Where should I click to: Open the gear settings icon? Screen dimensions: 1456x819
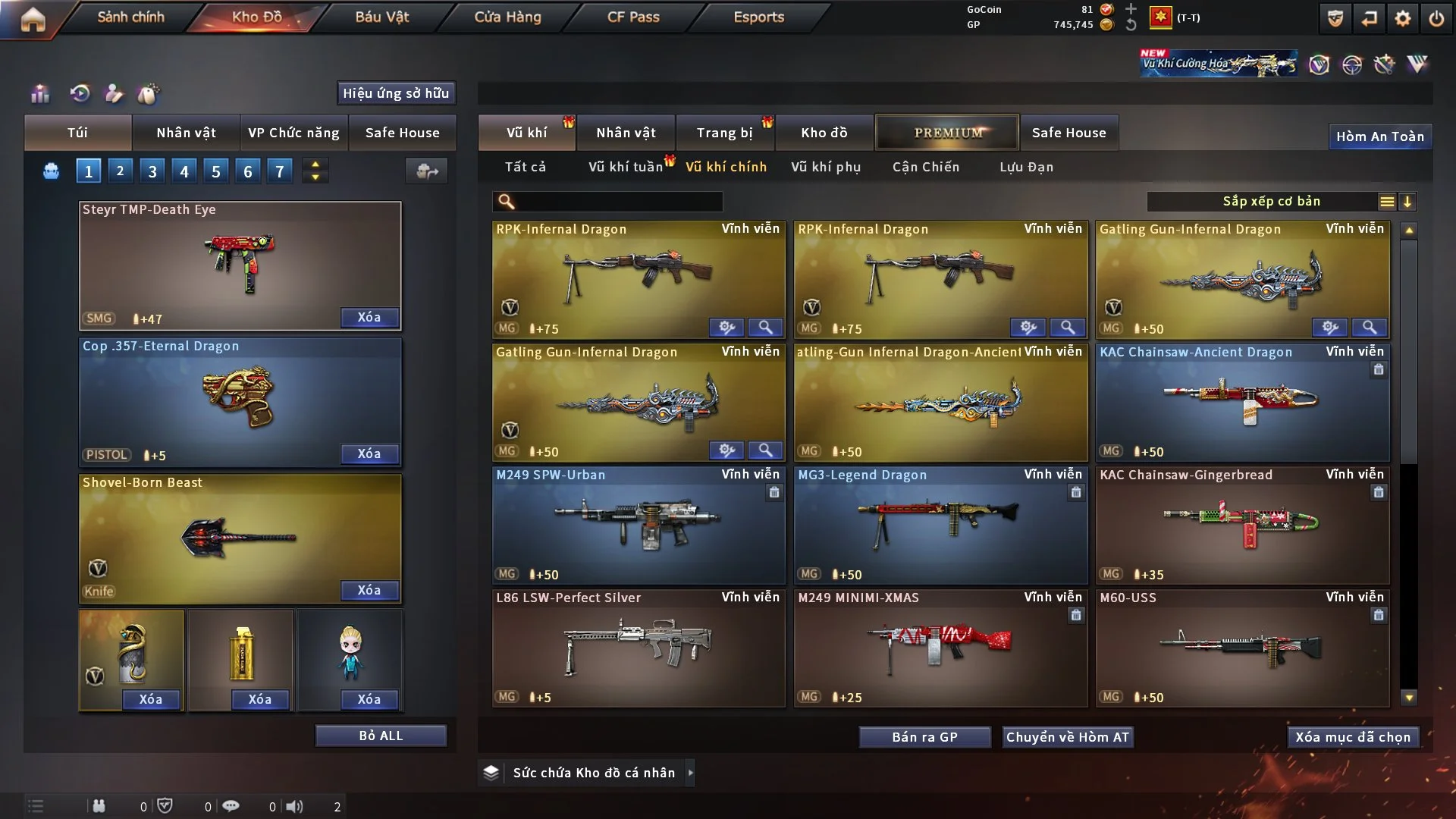(x=1402, y=18)
